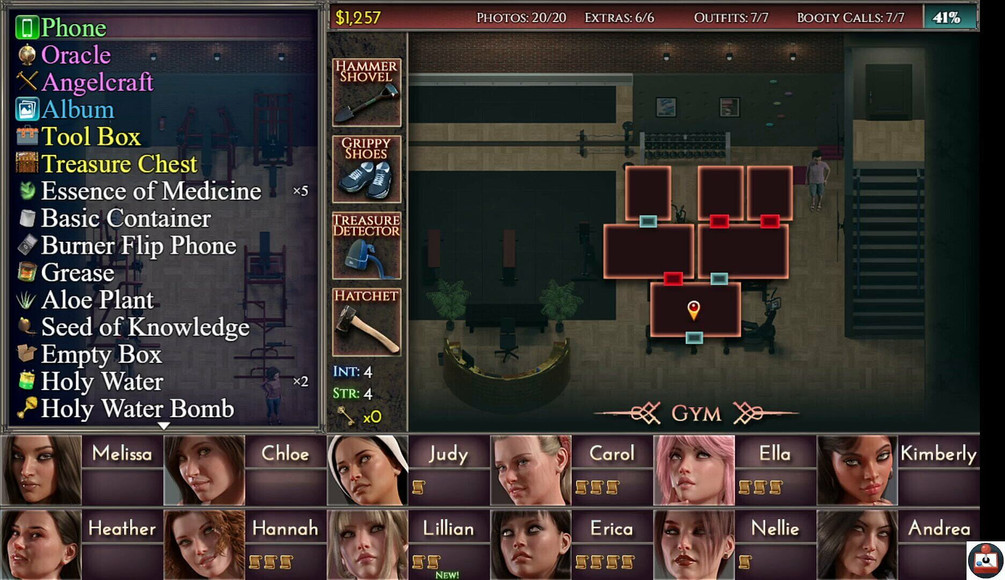Image resolution: width=1005 pixels, height=580 pixels.
Task: Open Lillian's panel marked New
Action: tap(368, 544)
